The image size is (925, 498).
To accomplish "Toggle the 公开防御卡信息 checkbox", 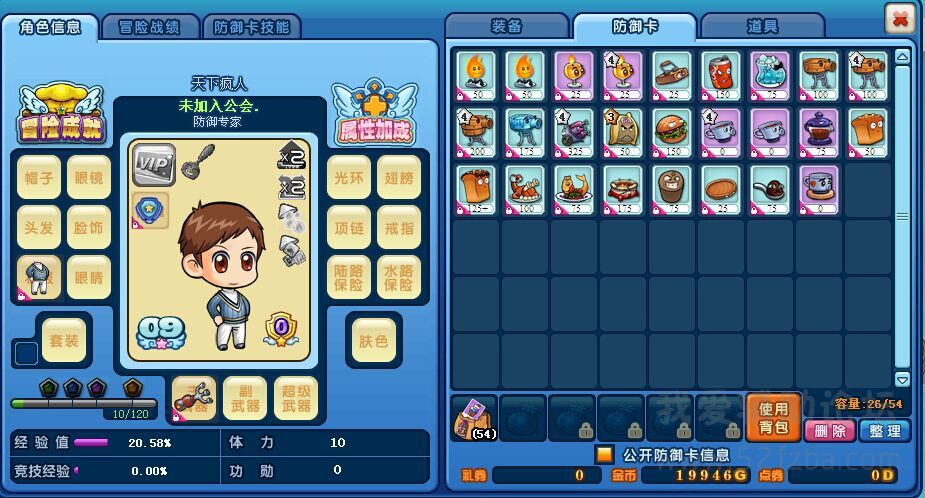I will [x=603, y=455].
